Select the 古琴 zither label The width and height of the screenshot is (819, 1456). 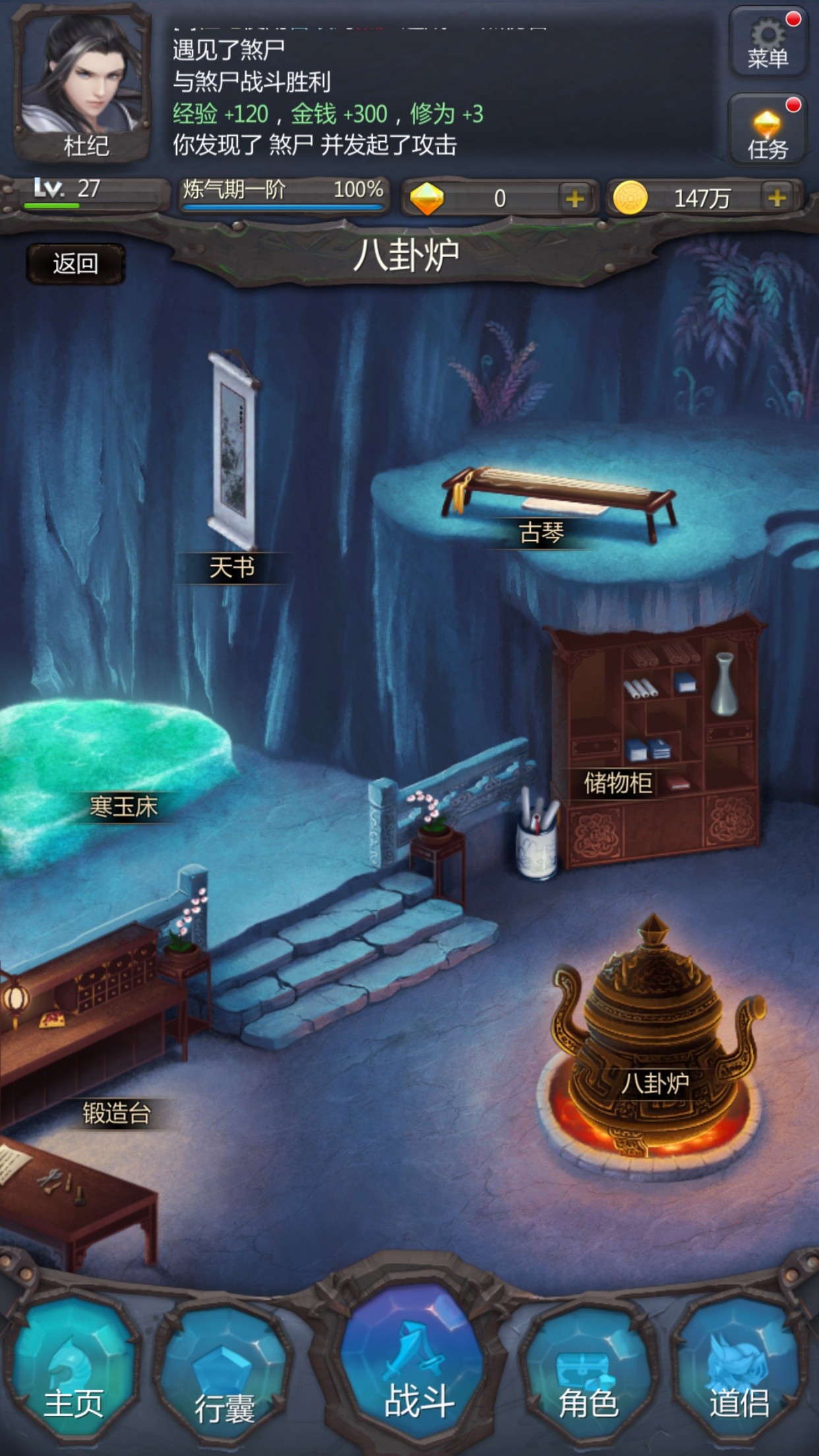pyautogui.click(x=541, y=533)
